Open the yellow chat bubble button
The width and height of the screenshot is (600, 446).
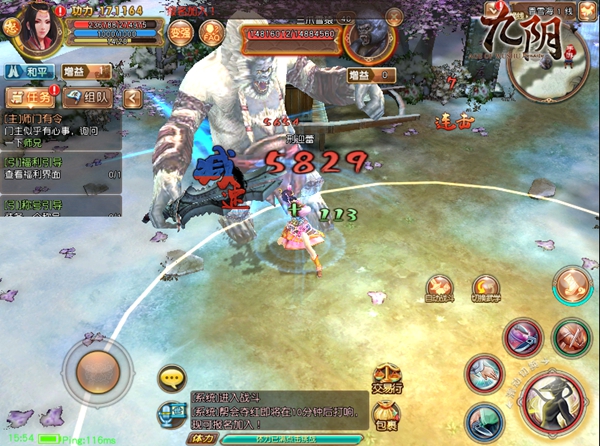click(x=174, y=378)
